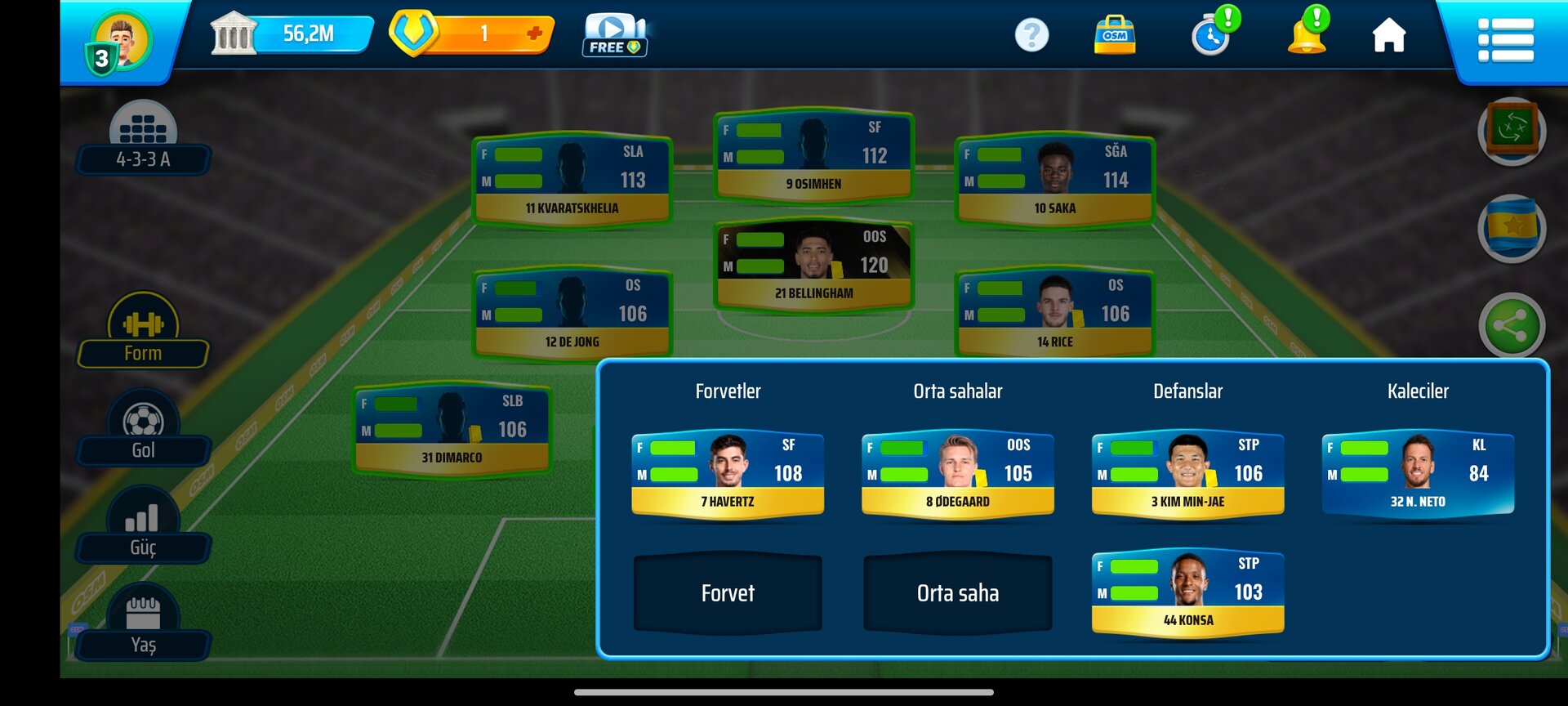Choose Osimhen's striker card
Screen dimensions: 1568x706
tap(813, 156)
